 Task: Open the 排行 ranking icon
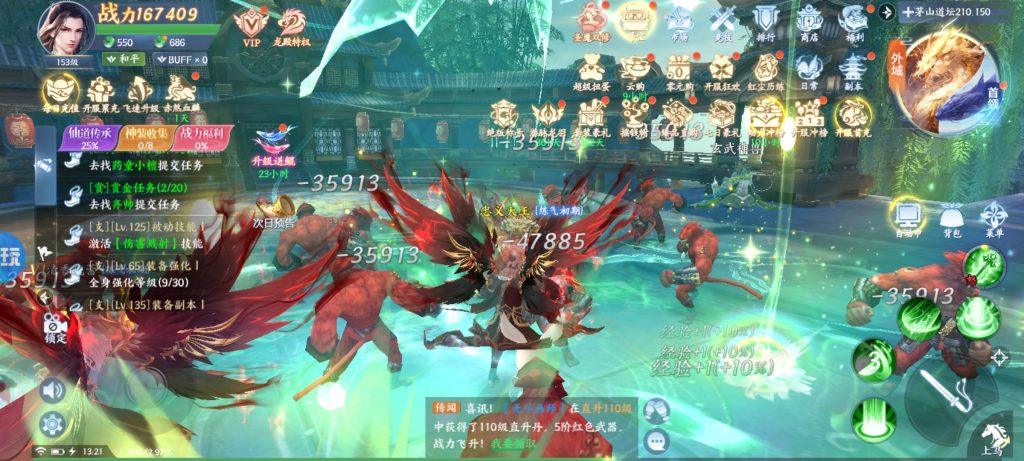point(765,23)
